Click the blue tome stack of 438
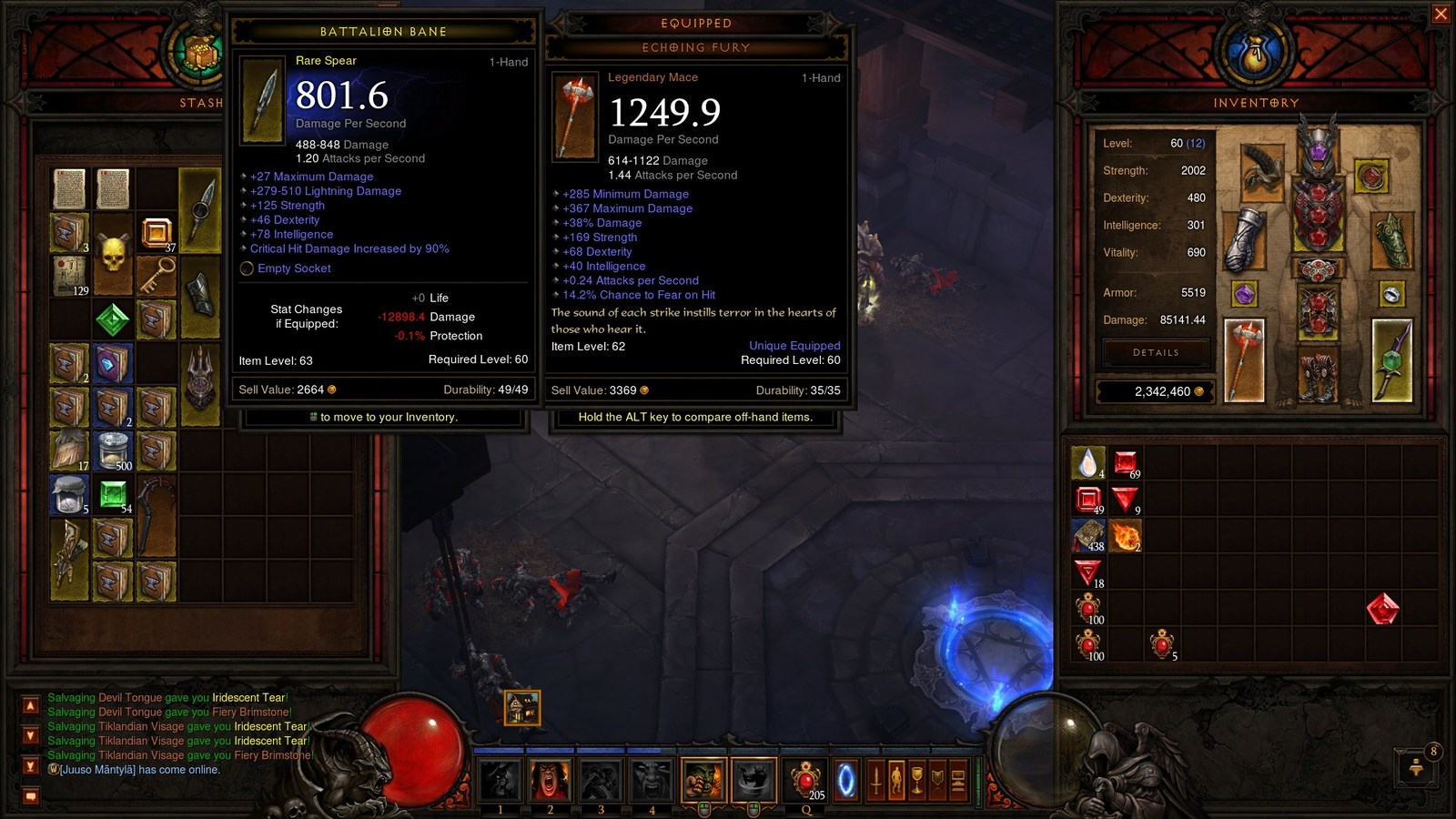Image resolution: width=1456 pixels, height=819 pixels. 1088,536
